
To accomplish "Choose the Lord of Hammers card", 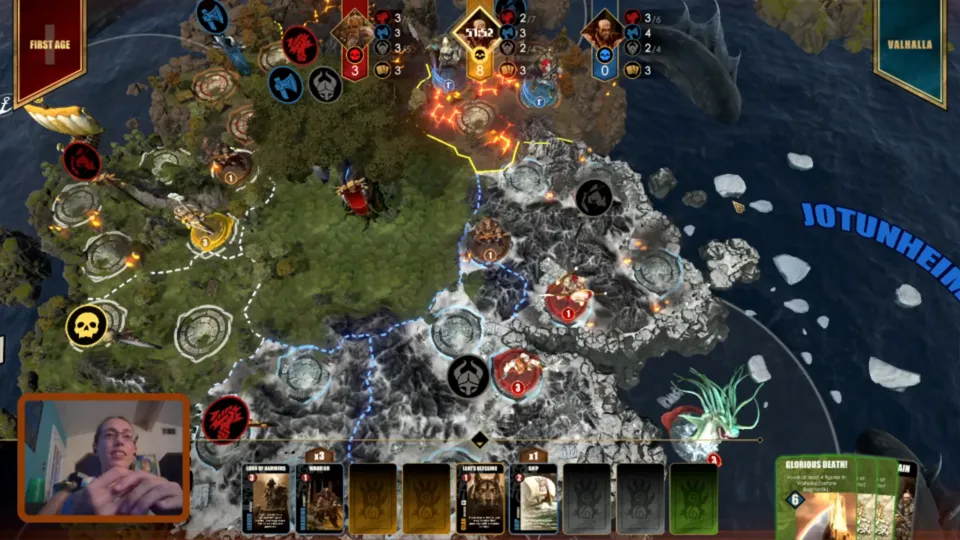I will (x=267, y=498).
